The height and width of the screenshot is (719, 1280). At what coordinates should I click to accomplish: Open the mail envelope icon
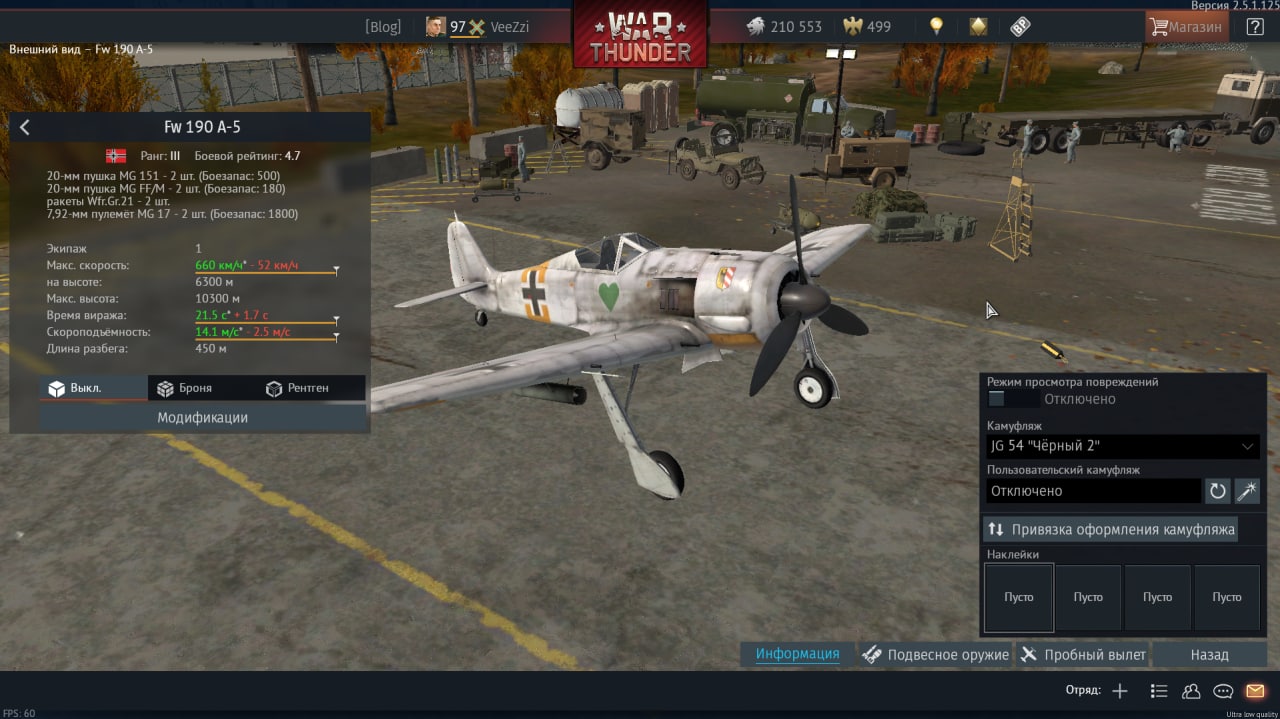(x=1254, y=691)
